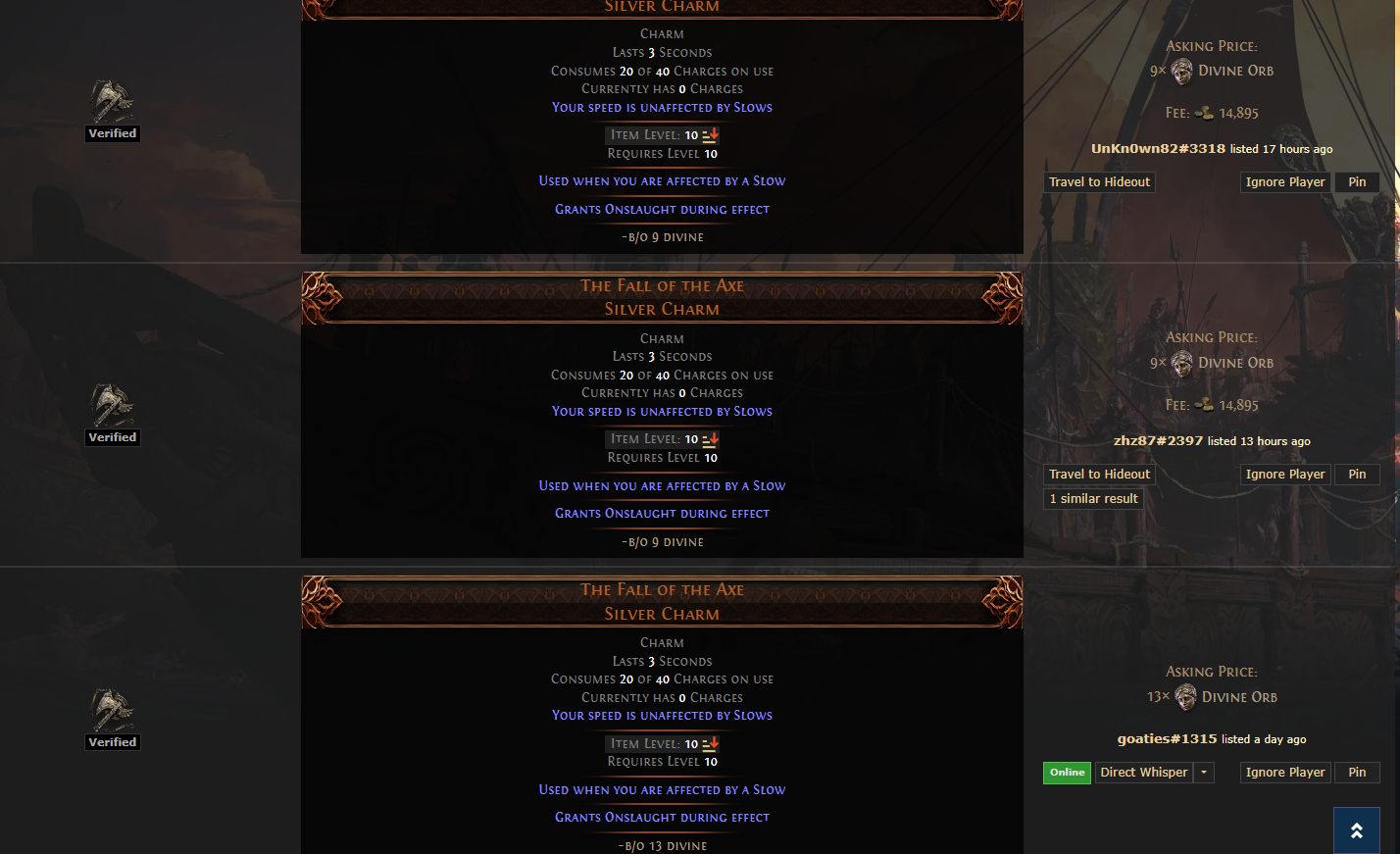
Task: Ignore player UnKn0wn82#3318
Action: [1284, 182]
